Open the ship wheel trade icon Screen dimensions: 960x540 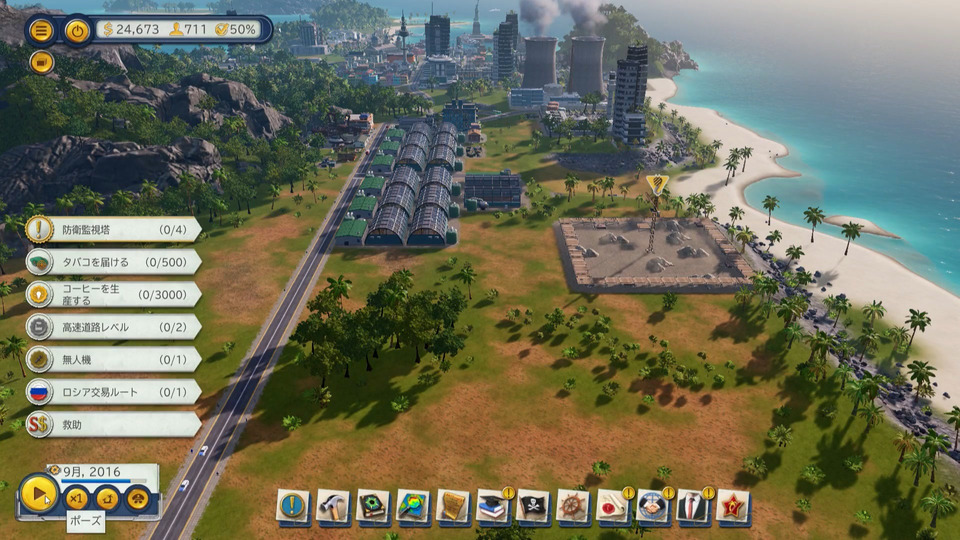point(573,506)
